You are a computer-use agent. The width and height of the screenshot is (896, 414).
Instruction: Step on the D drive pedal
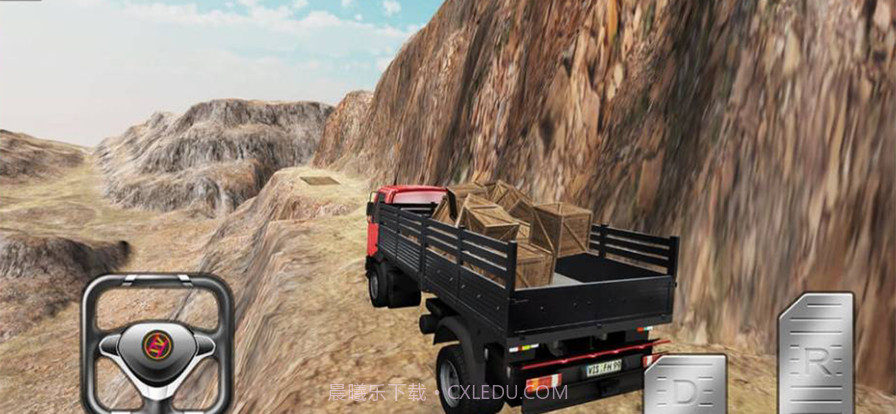[685, 386]
